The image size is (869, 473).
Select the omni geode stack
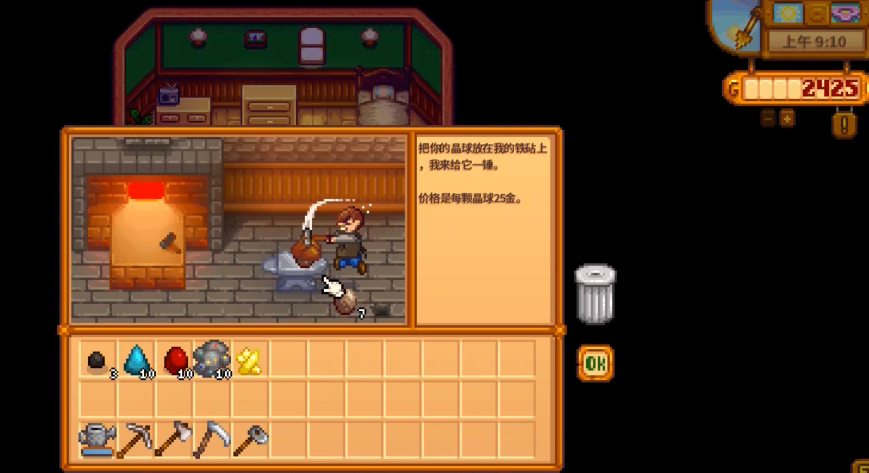[x=212, y=359]
